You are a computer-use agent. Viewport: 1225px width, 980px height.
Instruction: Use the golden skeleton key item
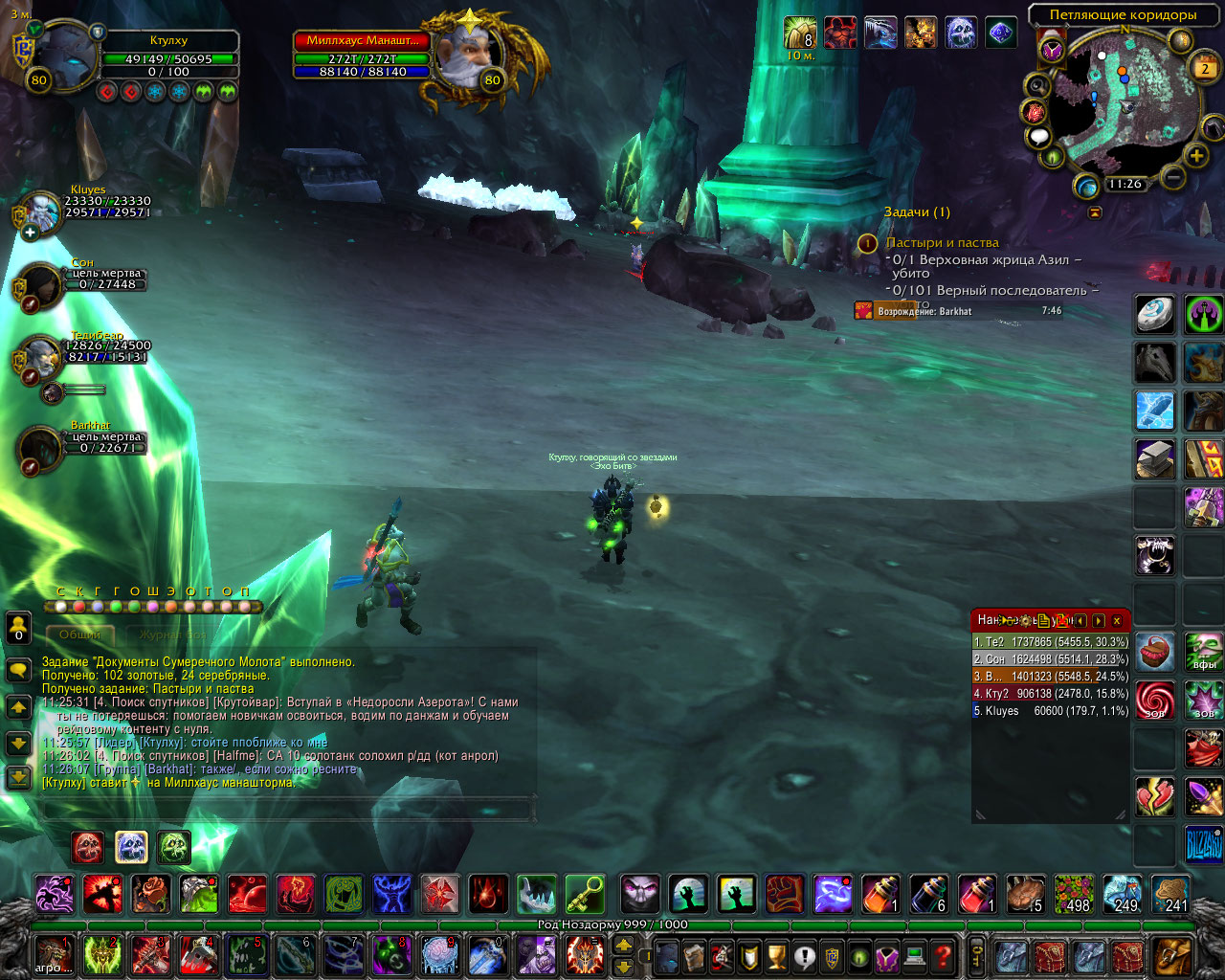(x=585, y=895)
